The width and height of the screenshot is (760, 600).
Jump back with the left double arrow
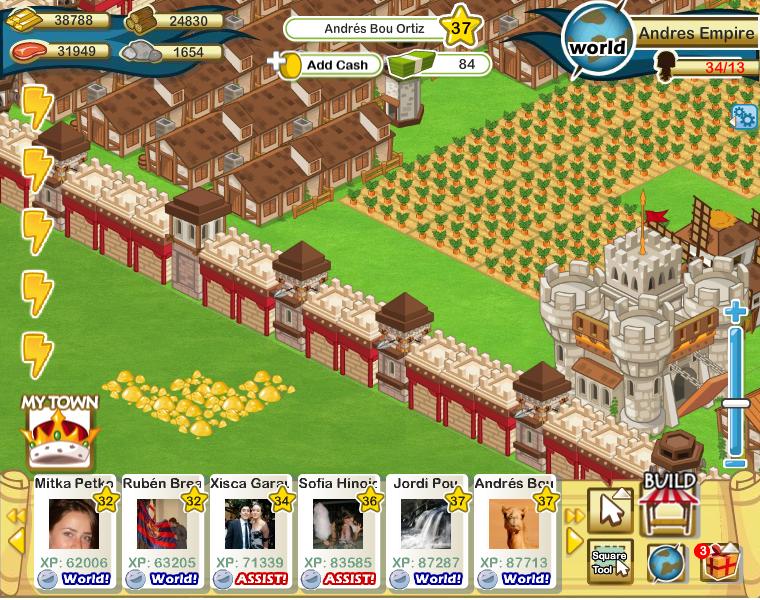(17, 516)
